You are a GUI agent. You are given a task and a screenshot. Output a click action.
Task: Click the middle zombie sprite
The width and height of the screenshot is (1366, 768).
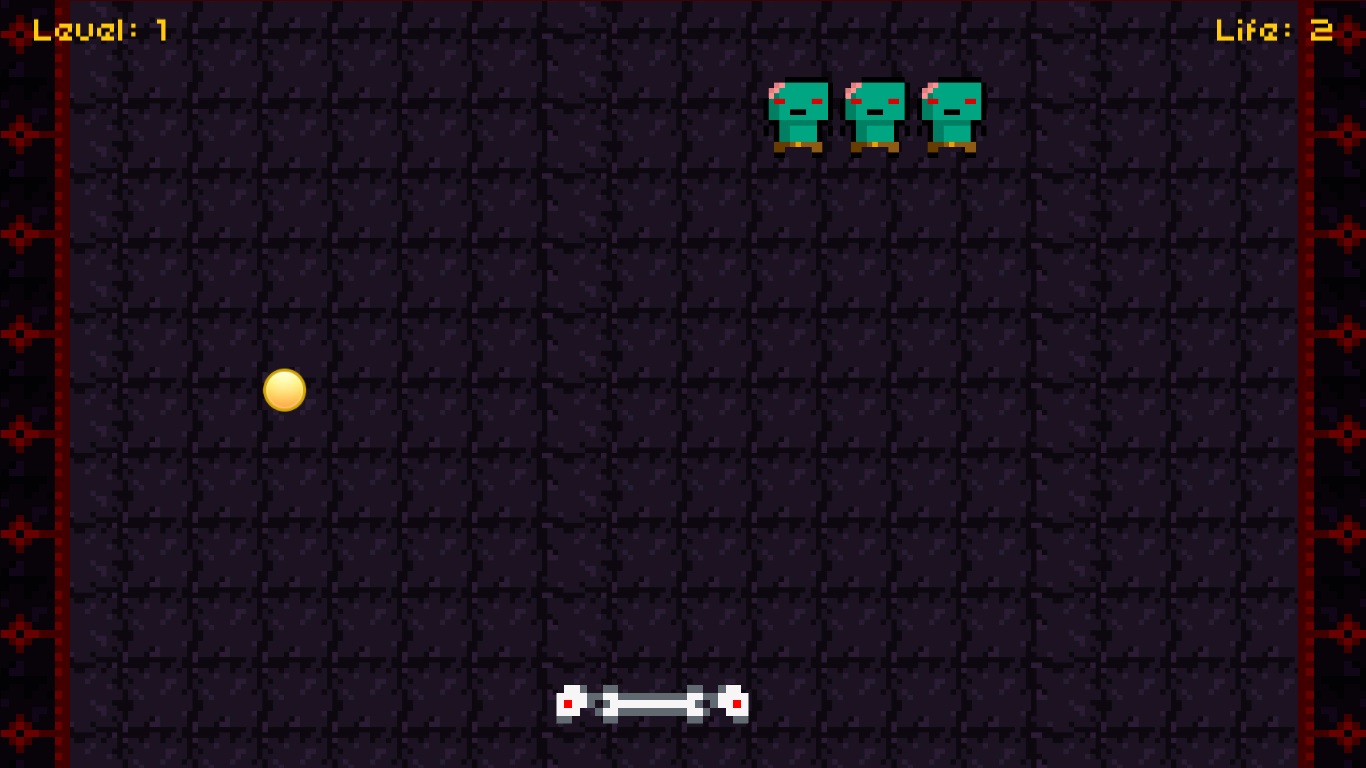(x=876, y=115)
